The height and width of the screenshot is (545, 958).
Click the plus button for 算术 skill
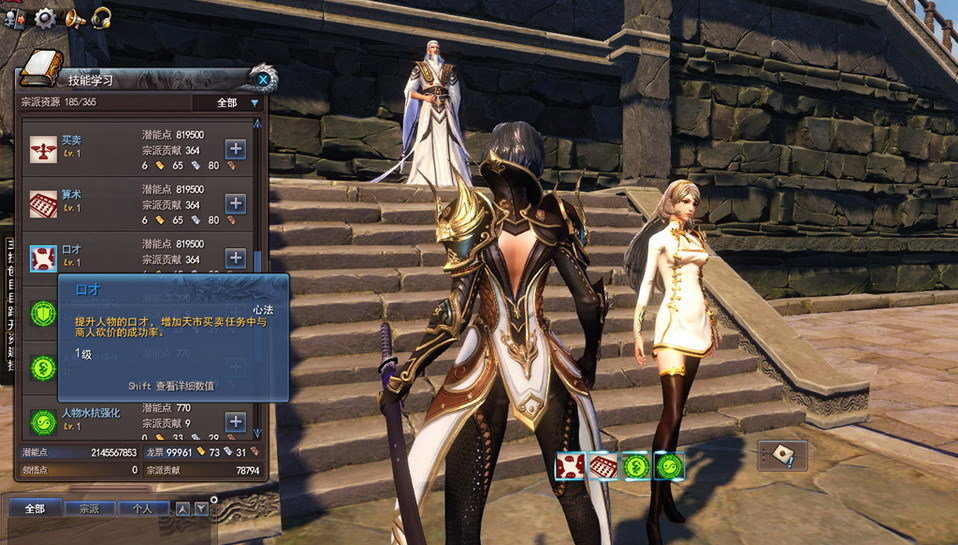[235, 203]
